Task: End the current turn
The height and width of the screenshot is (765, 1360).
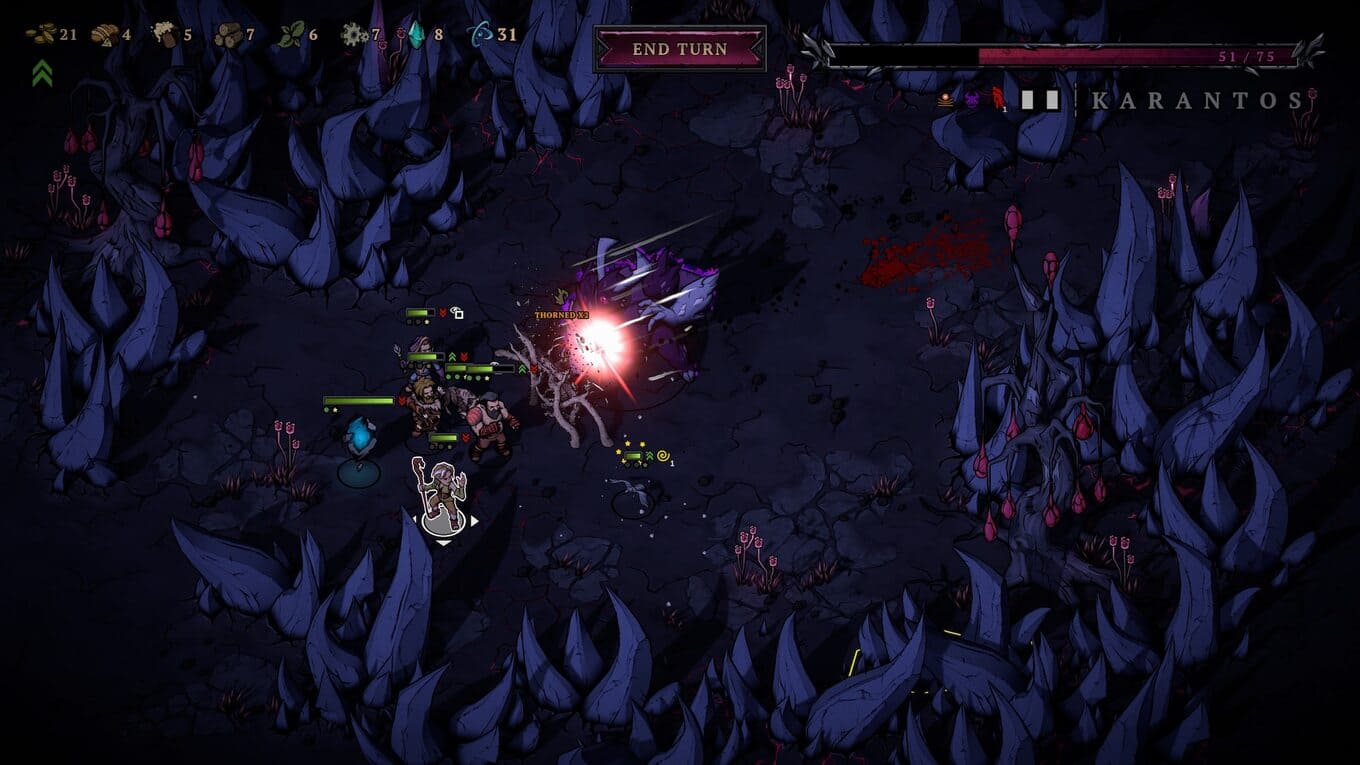Action: tap(680, 48)
